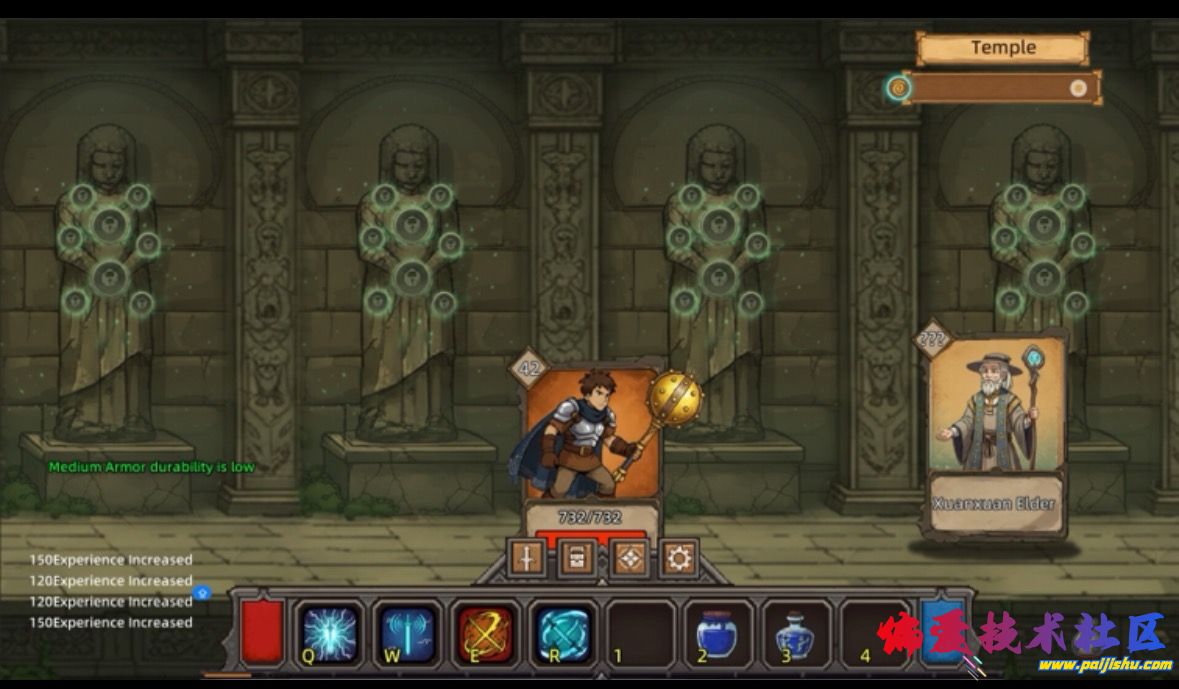This screenshot has width=1179, height=689.
Task: Drink the porcelain flask in slot 3
Action: tap(796, 635)
